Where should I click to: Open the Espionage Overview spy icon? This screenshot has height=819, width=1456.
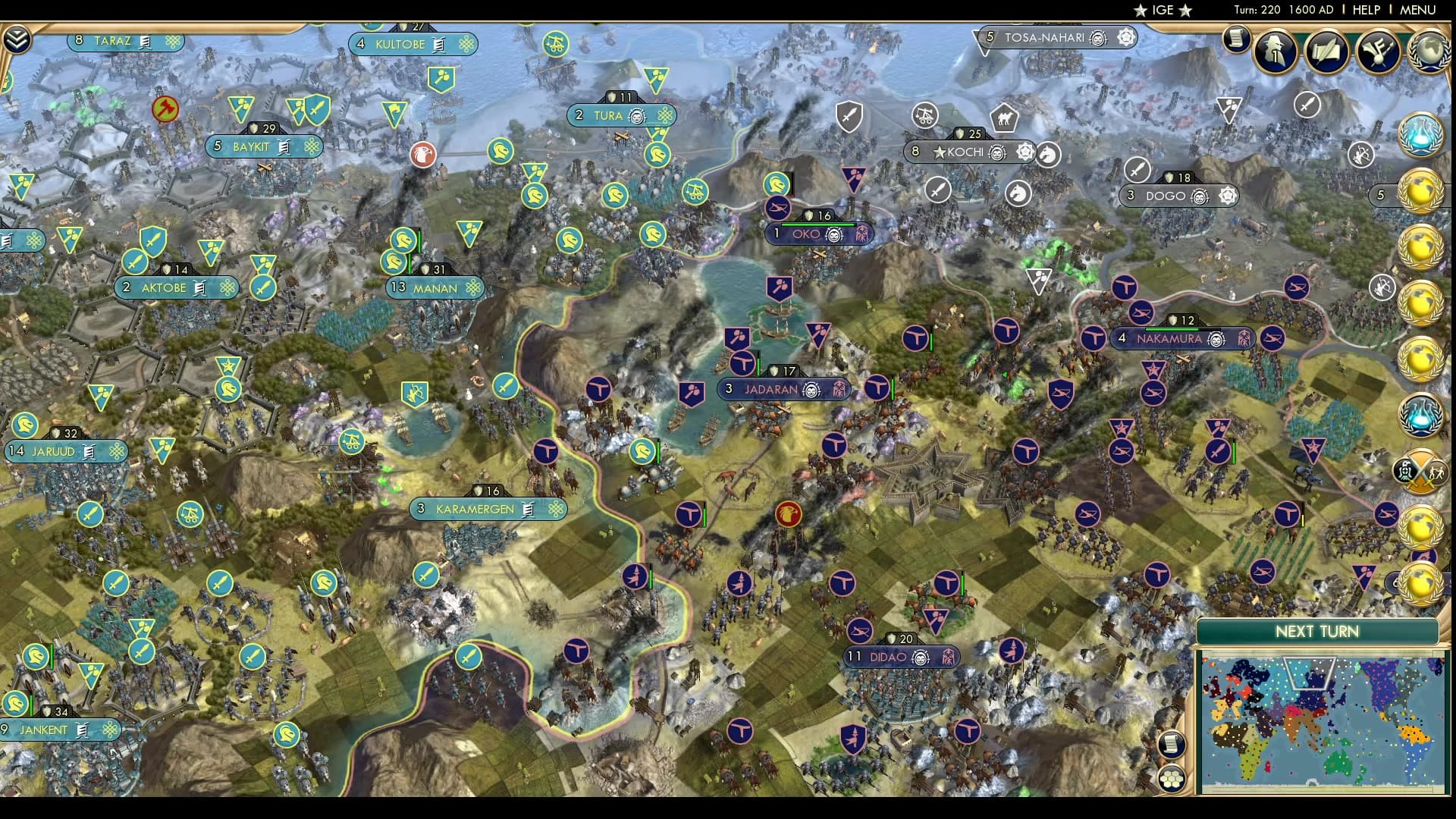[x=1275, y=49]
